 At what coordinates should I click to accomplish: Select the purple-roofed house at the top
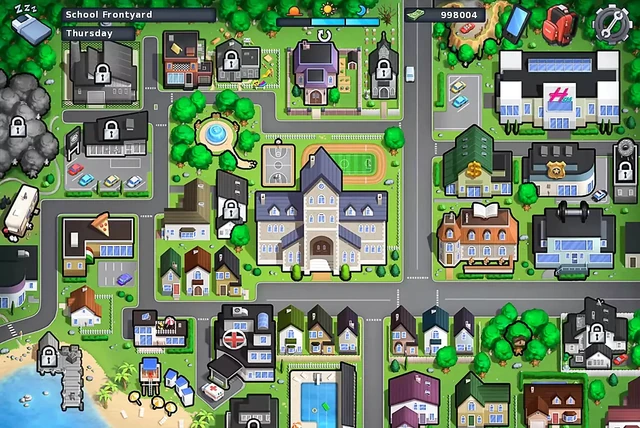tap(315, 66)
